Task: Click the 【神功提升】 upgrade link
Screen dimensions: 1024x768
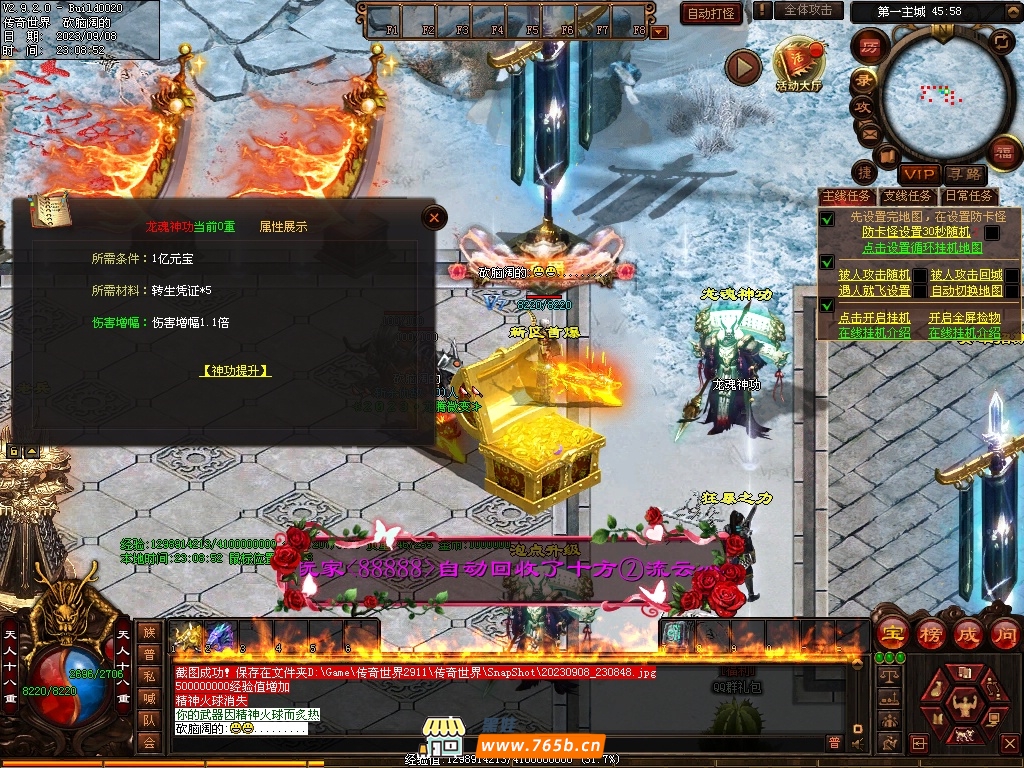Action: pos(236,370)
